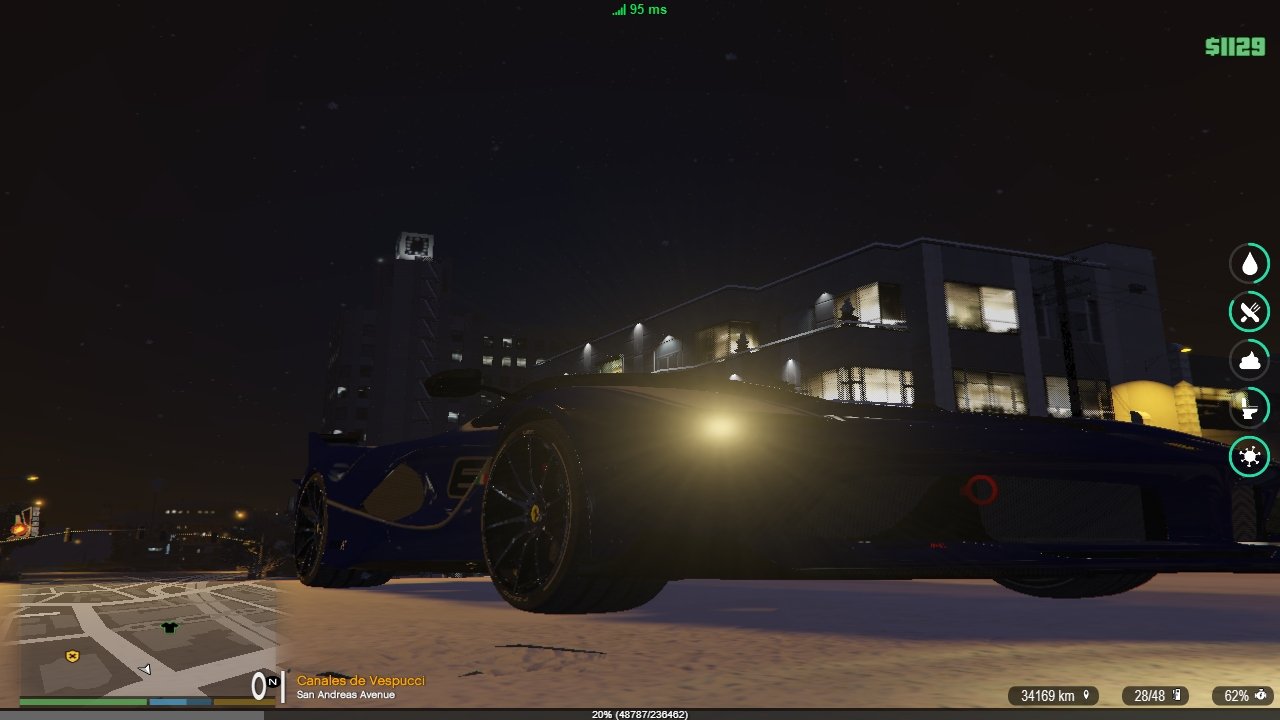Select the fork and knife hunger icon
Image resolution: width=1280 pixels, height=720 pixels.
(1249, 312)
